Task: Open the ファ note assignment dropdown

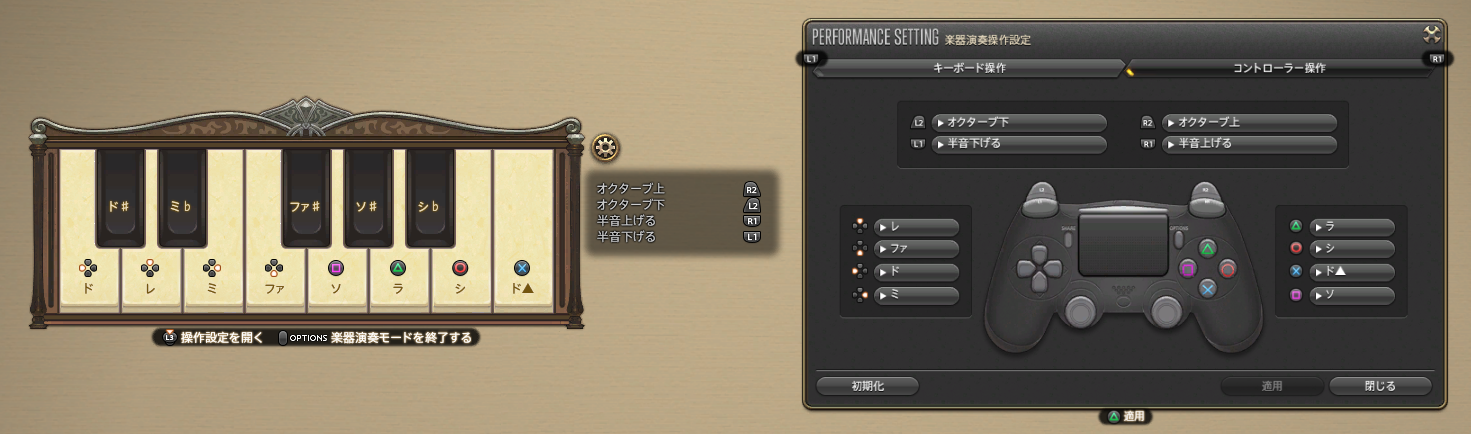Action: [916, 249]
